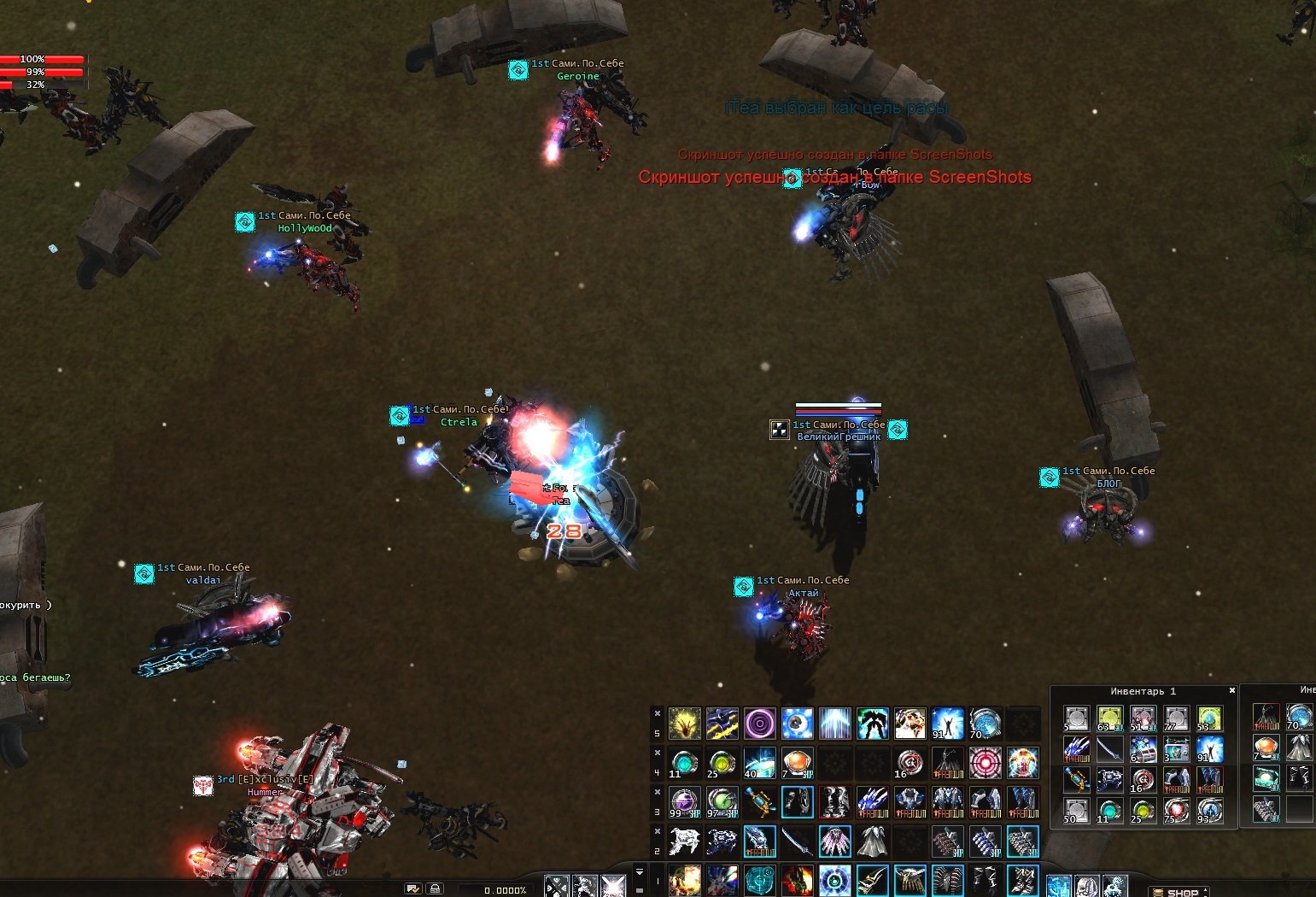
Task: Activate the purple concentric rings skill
Action: tap(759, 724)
